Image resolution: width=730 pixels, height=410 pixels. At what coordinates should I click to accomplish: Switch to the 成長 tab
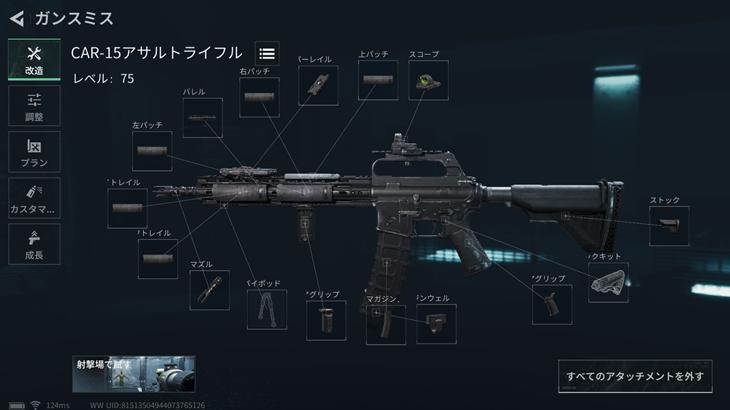click(x=34, y=244)
